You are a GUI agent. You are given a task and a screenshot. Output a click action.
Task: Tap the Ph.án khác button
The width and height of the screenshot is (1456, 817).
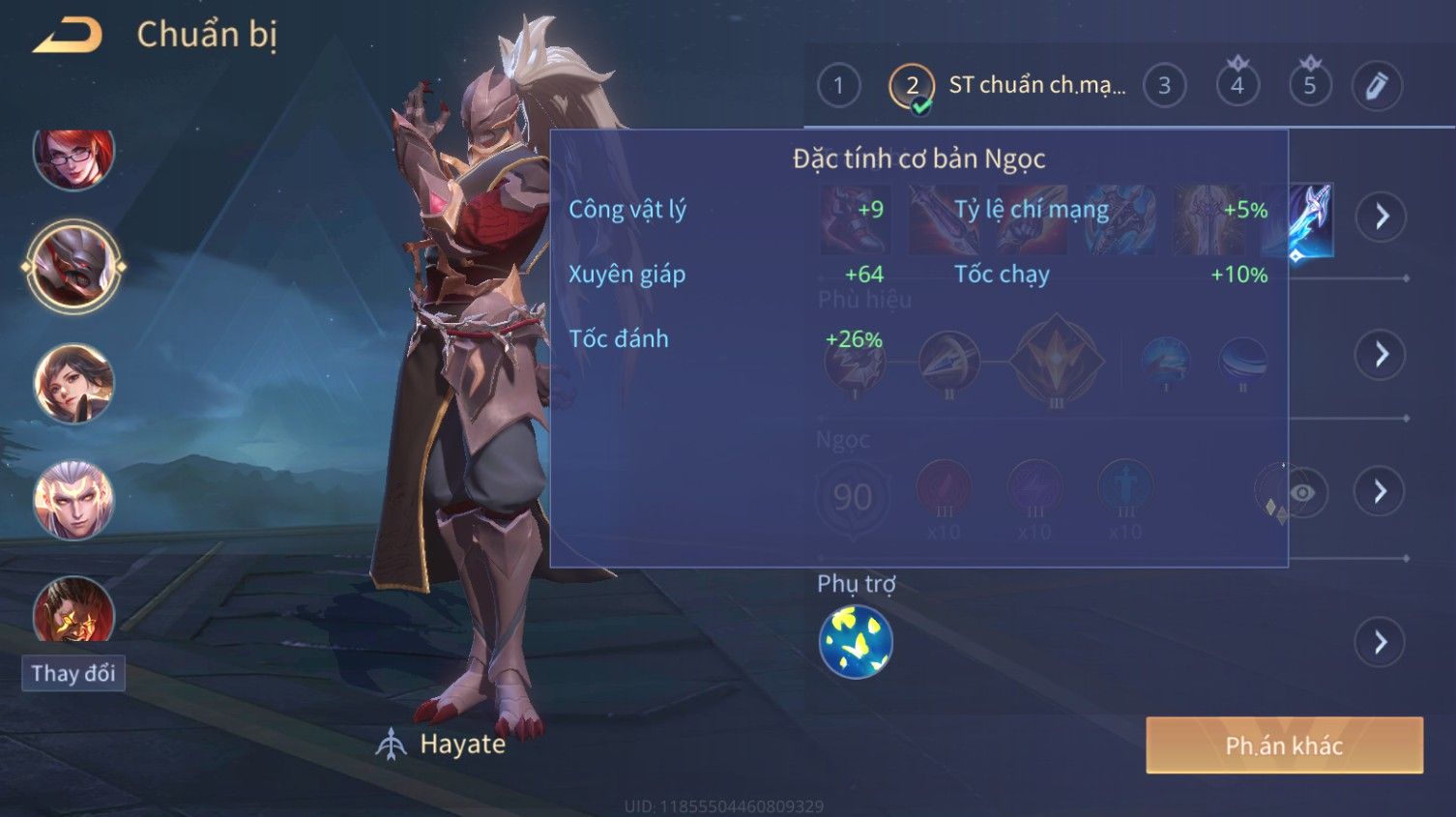pos(1284,745)
